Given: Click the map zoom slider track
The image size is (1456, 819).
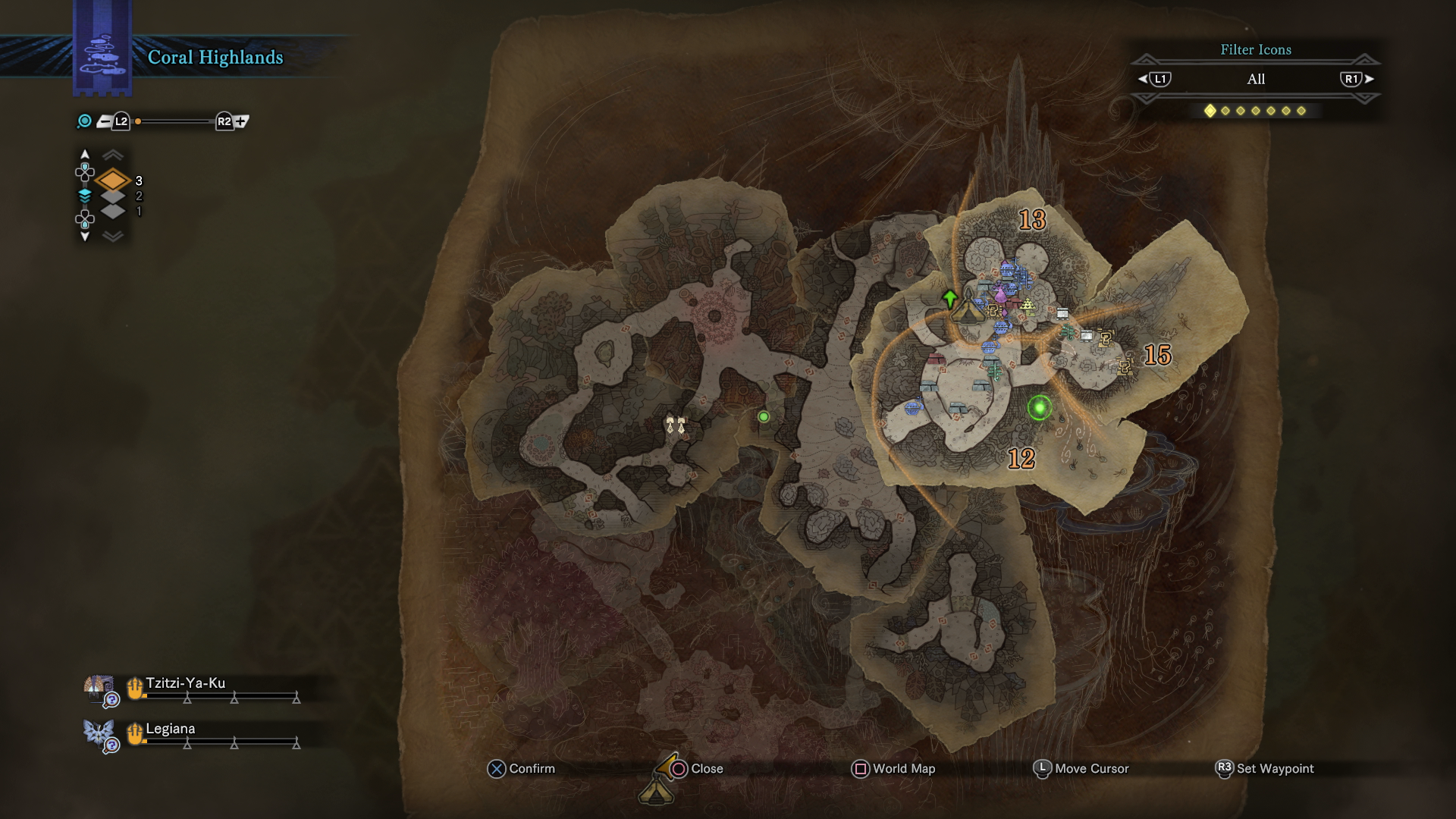Looking at the screenshot, I should coord(174,121).
